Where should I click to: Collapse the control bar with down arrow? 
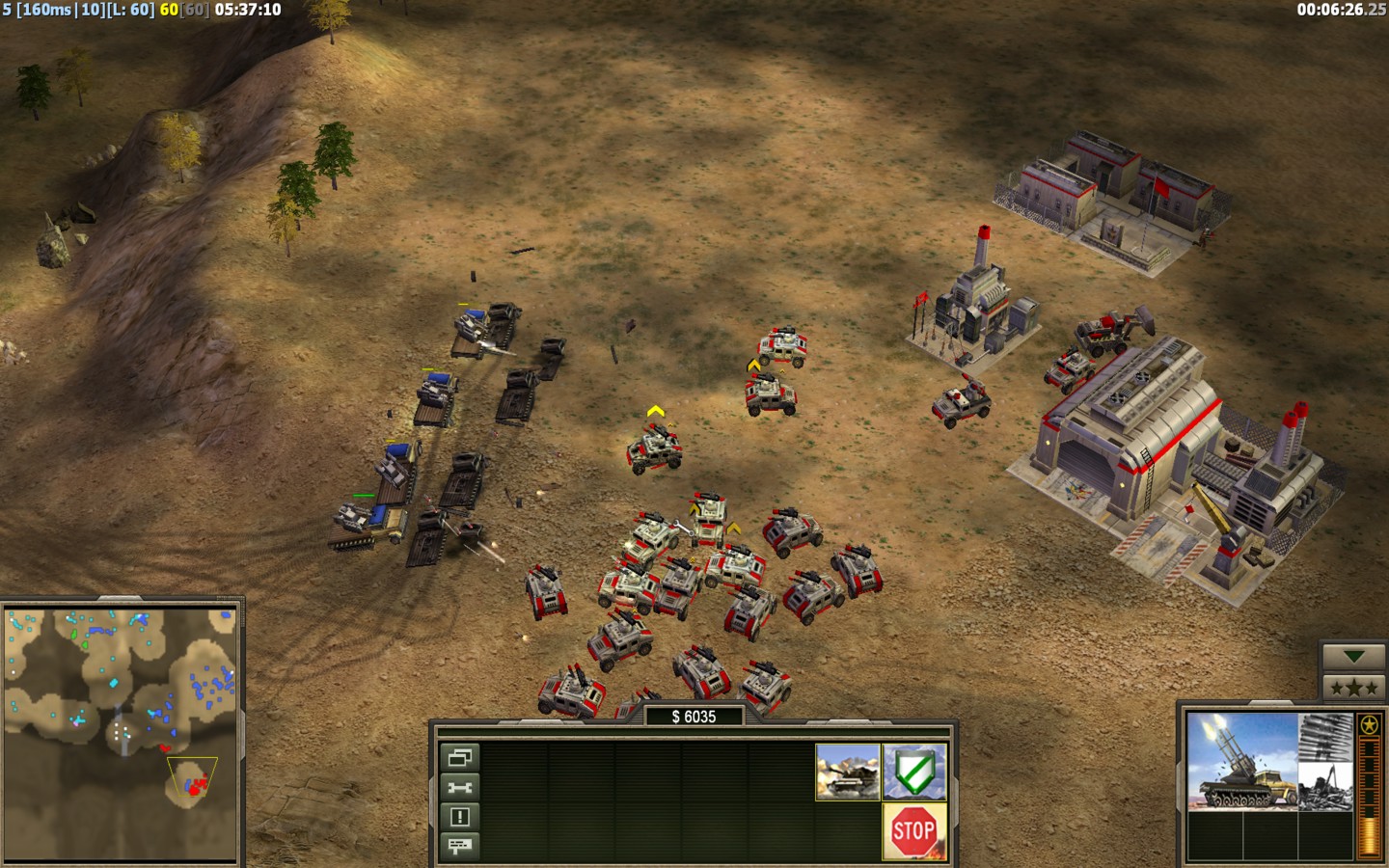tap(1353, 657)
